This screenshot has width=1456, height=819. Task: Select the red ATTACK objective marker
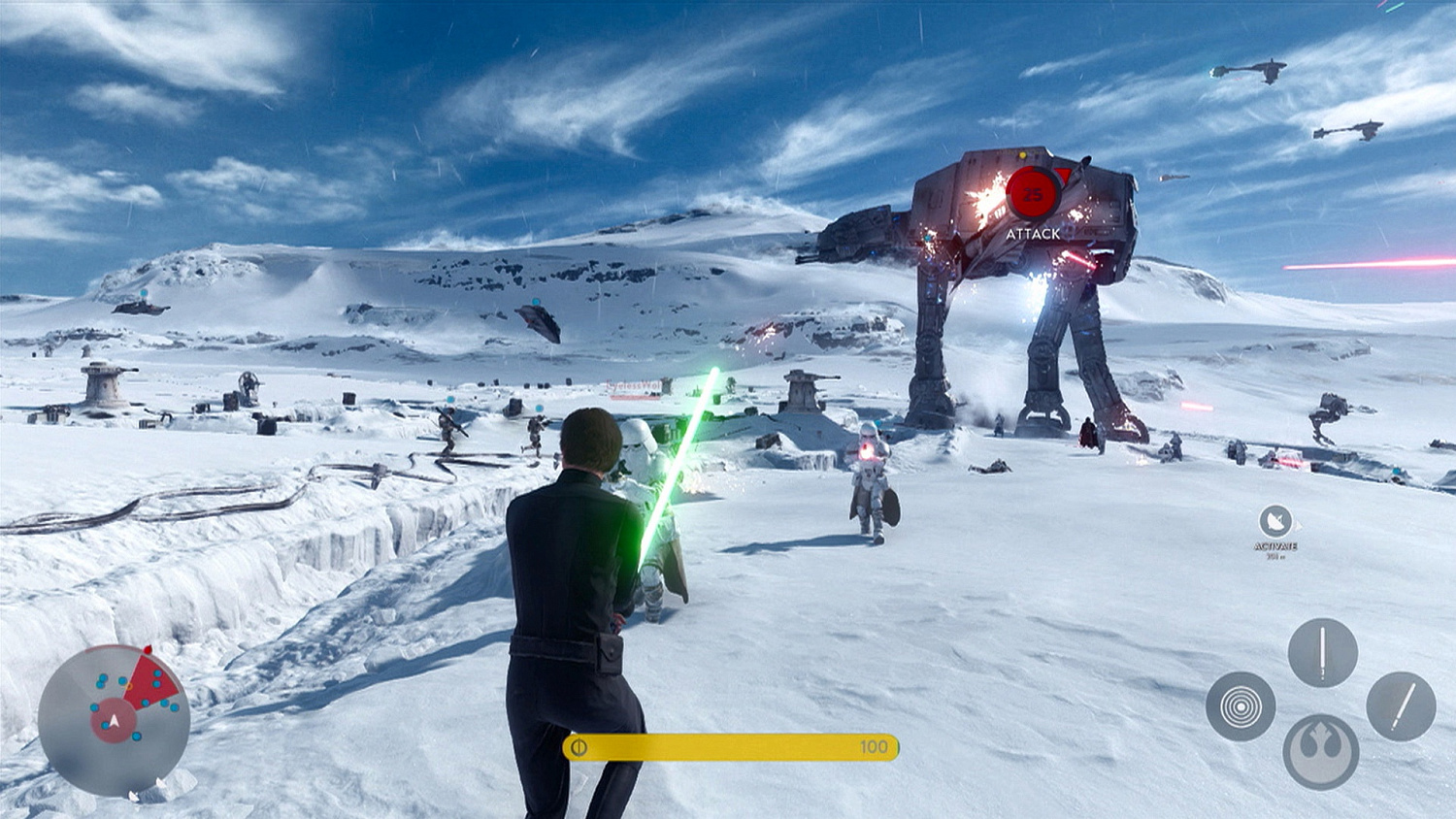[1033, 193]
